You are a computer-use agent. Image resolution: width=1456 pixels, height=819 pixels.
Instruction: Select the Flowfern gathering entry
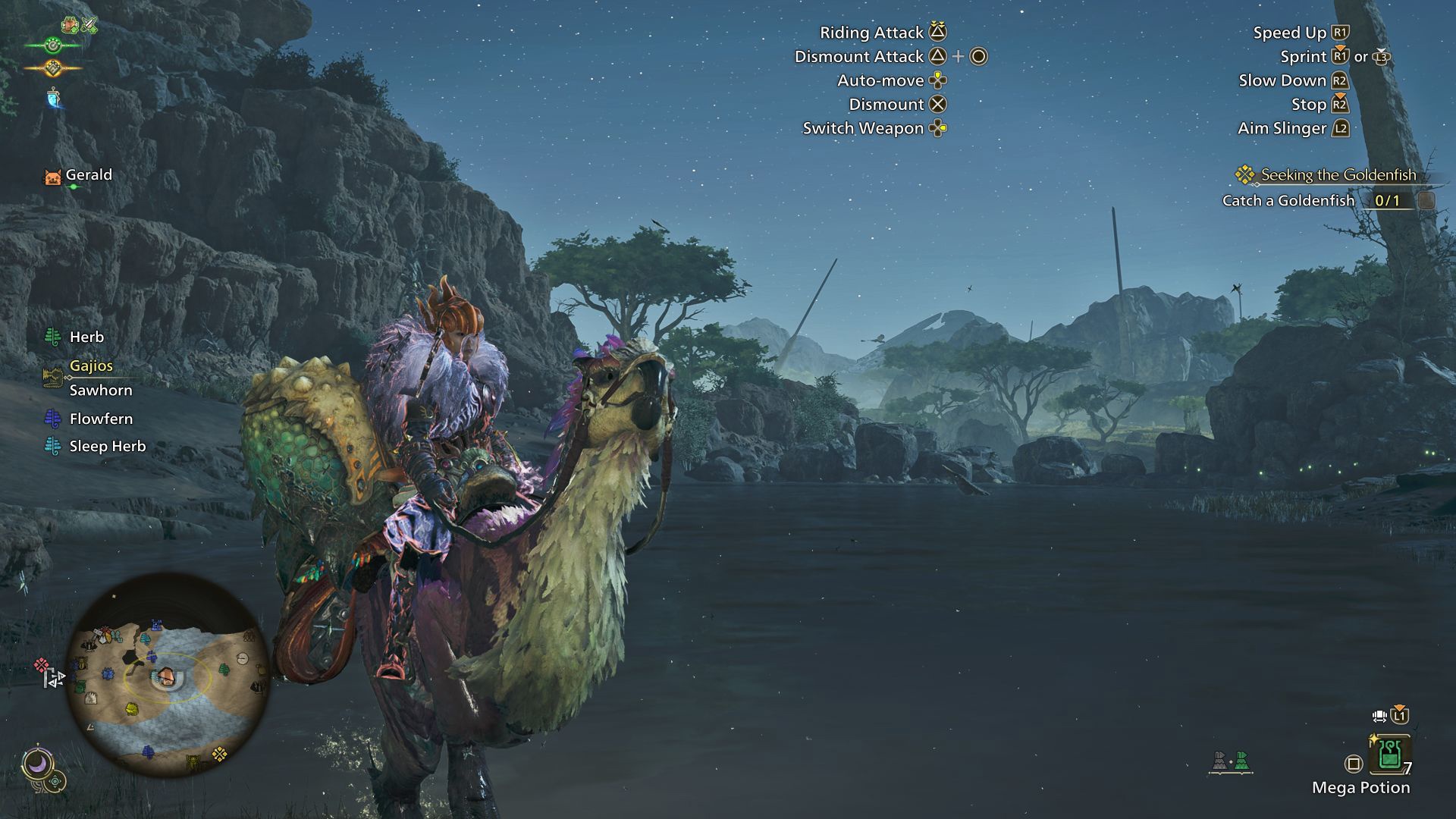click(x=101, y=419)
